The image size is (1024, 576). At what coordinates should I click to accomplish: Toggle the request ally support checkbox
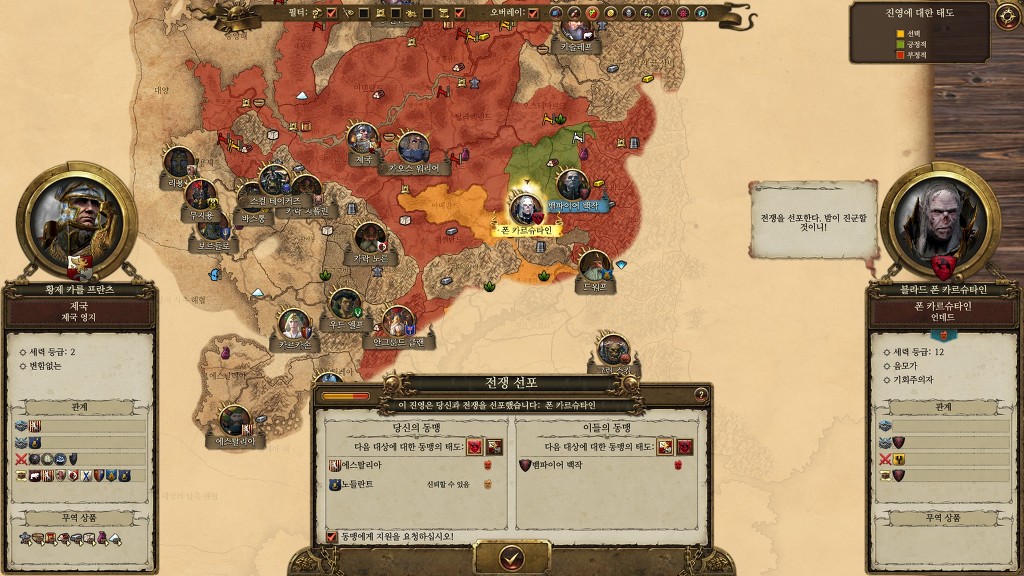coord(332,537)
